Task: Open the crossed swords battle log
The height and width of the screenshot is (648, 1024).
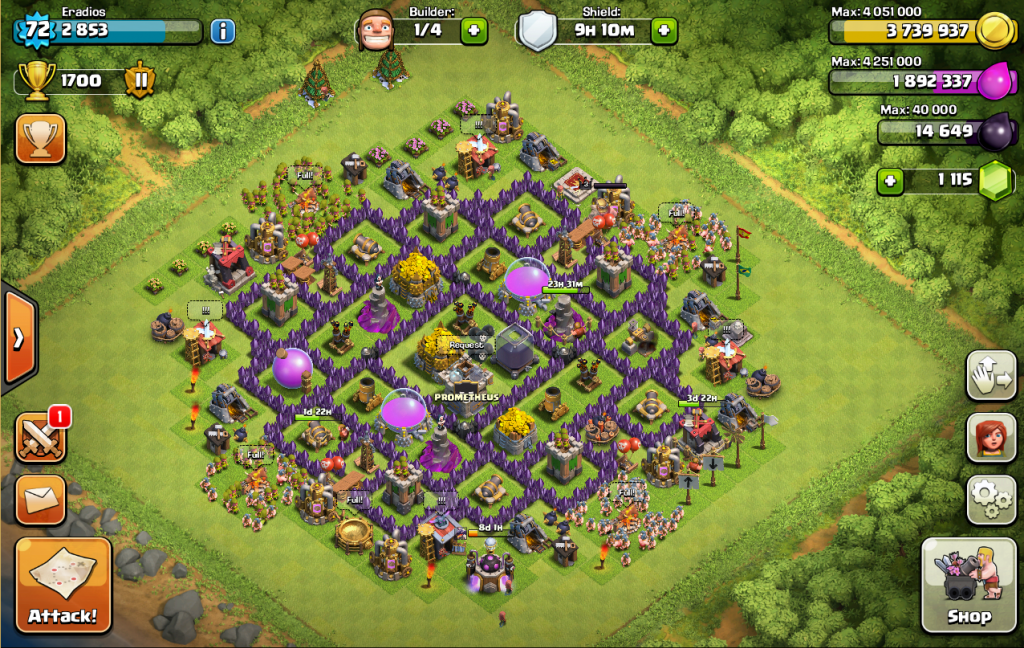Action: tap(41, 438)
